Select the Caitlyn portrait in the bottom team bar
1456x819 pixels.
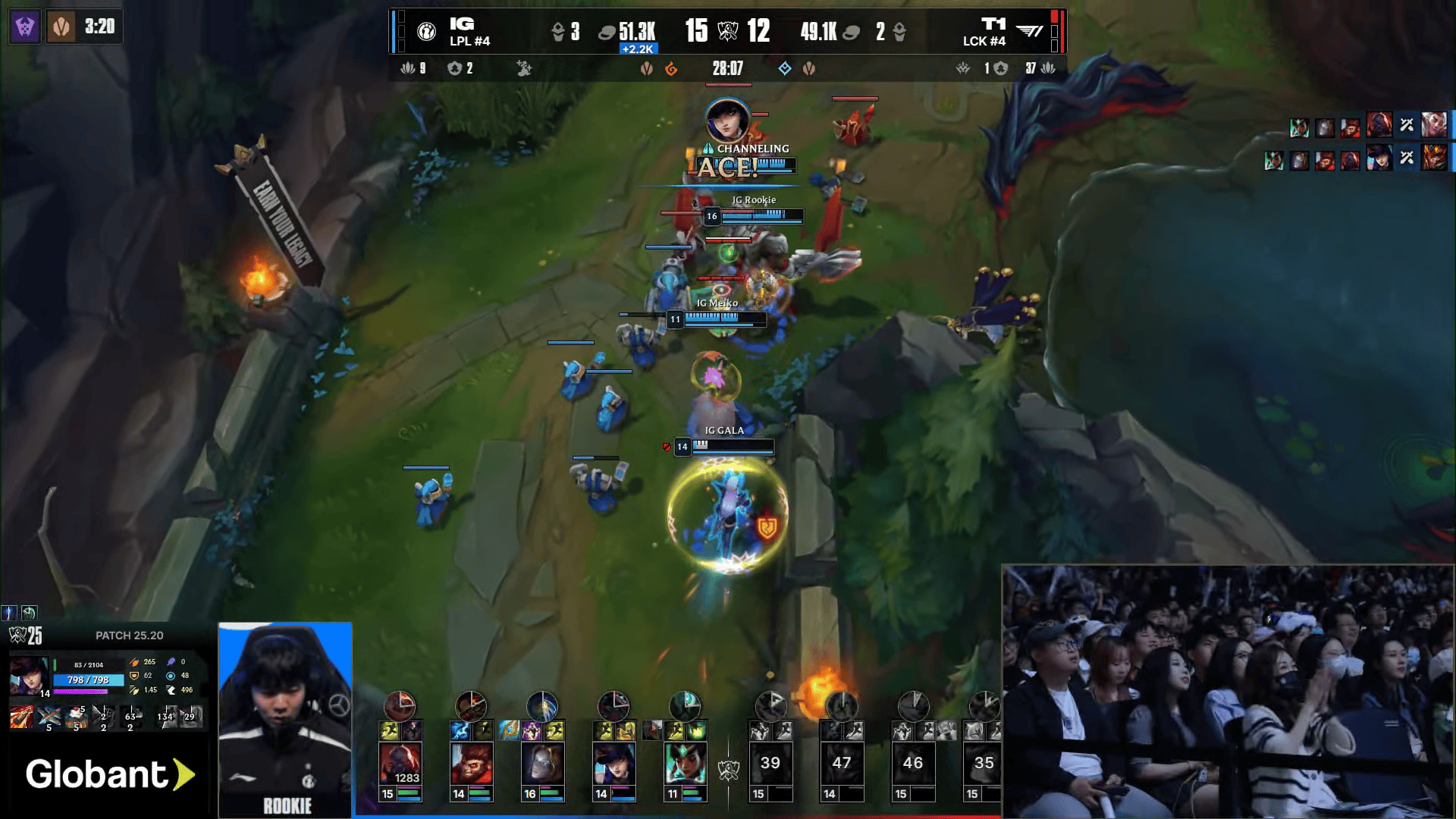(x=613, y=763)
